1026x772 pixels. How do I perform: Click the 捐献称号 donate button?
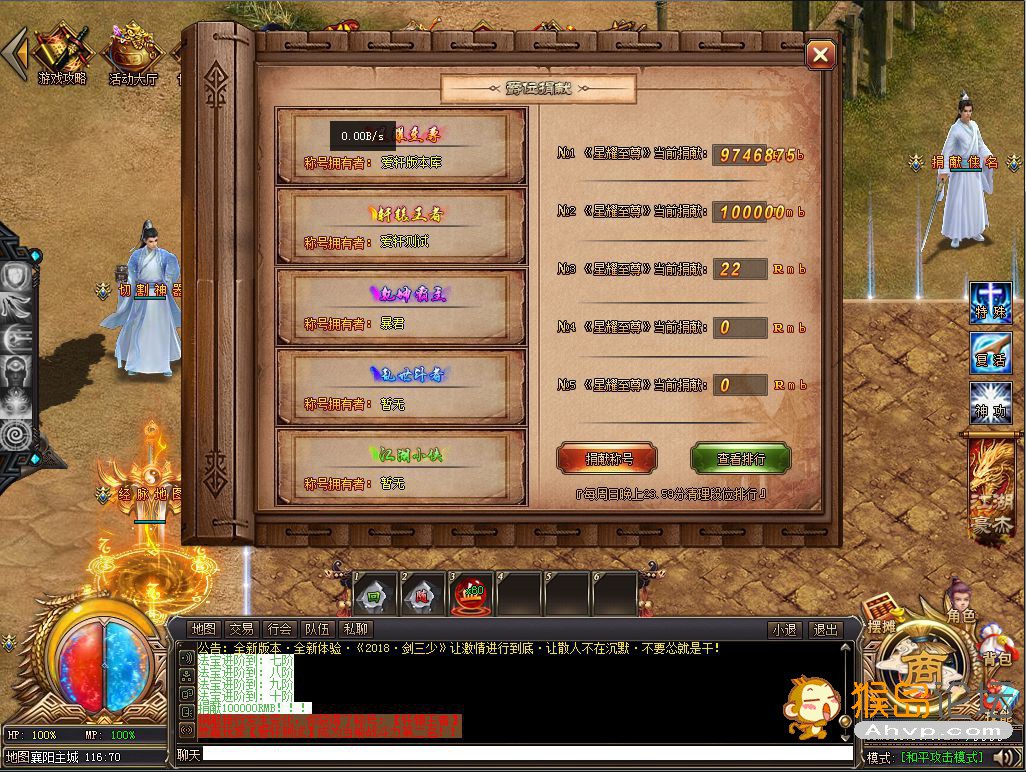(607, 458)
